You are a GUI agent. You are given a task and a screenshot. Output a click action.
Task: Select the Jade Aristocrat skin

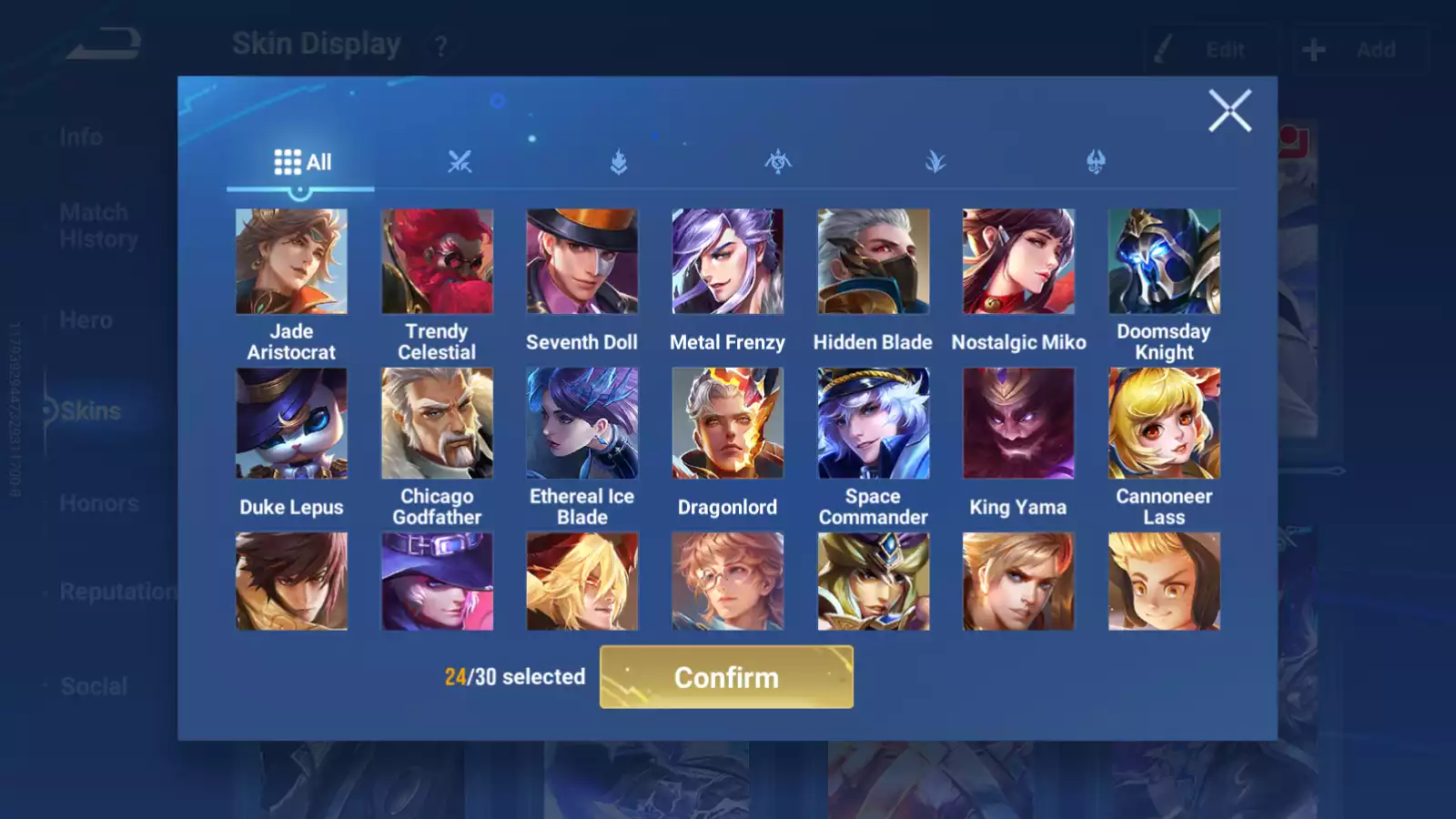[291, 262]
